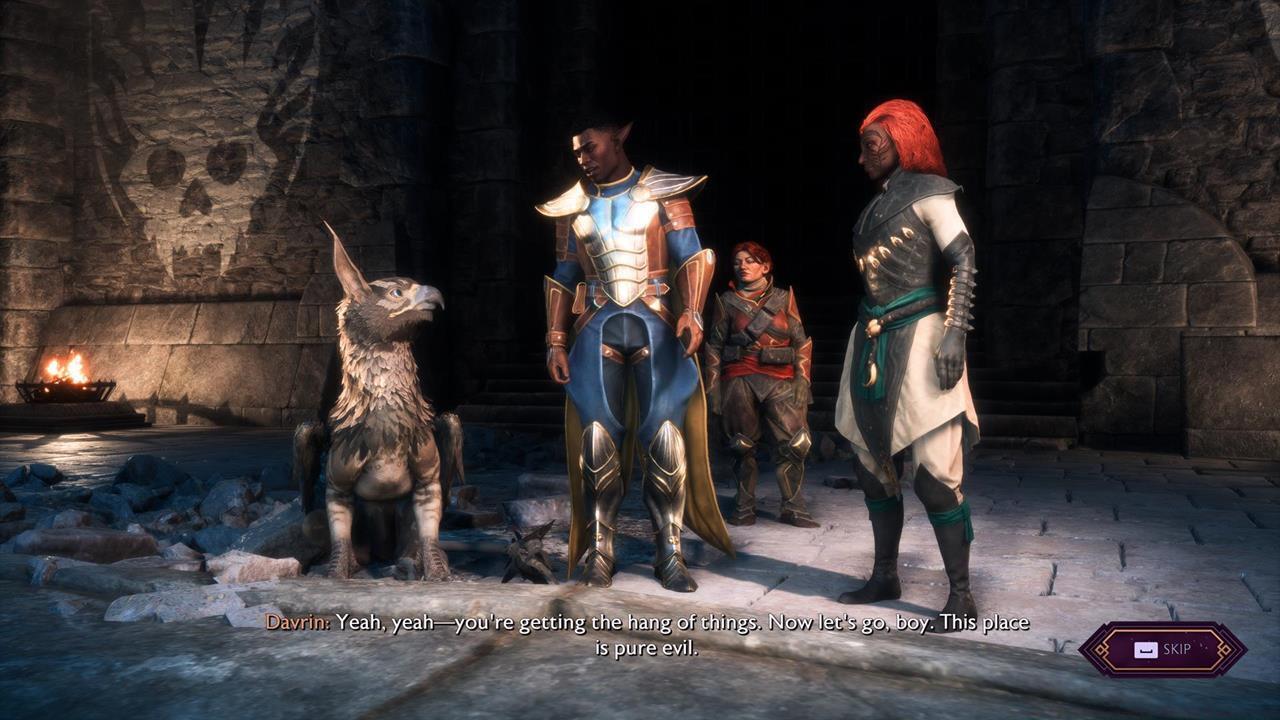Click the SKIP text label

pos(1177,650)
